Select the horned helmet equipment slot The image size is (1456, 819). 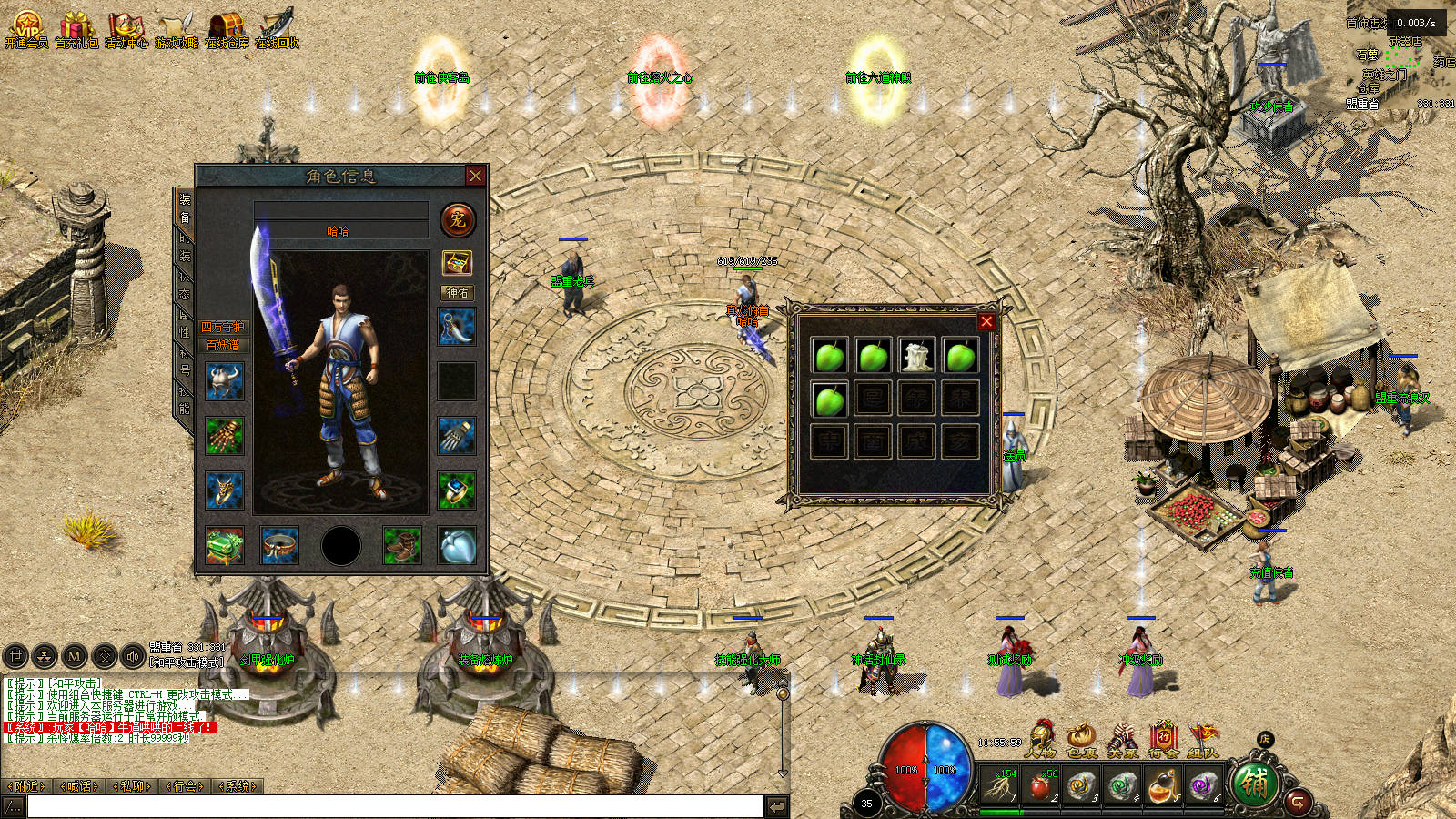pyautogui.click(x=224, y=381)
